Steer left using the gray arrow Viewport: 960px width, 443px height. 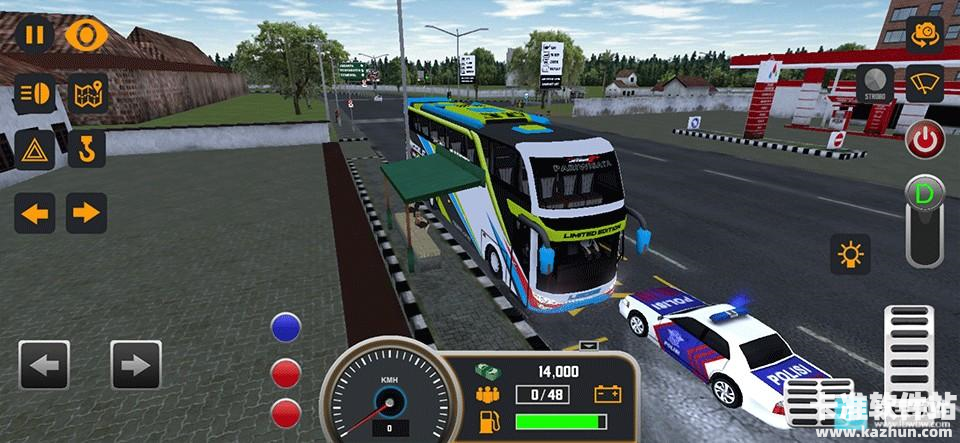(x=43, y=365)
